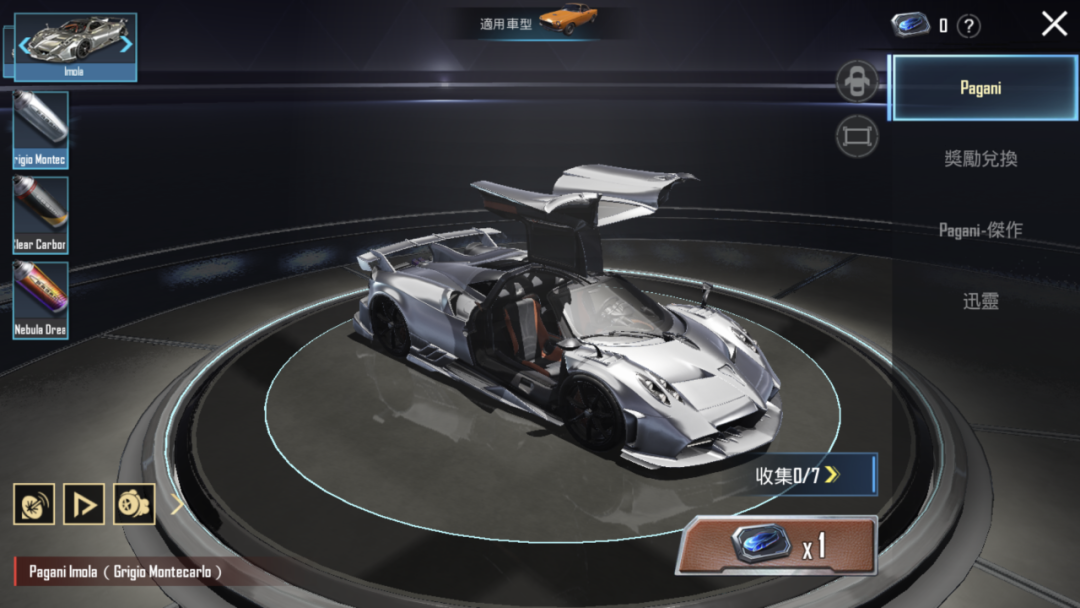Open the Pagani-傑作 tab

pos(980,230)
